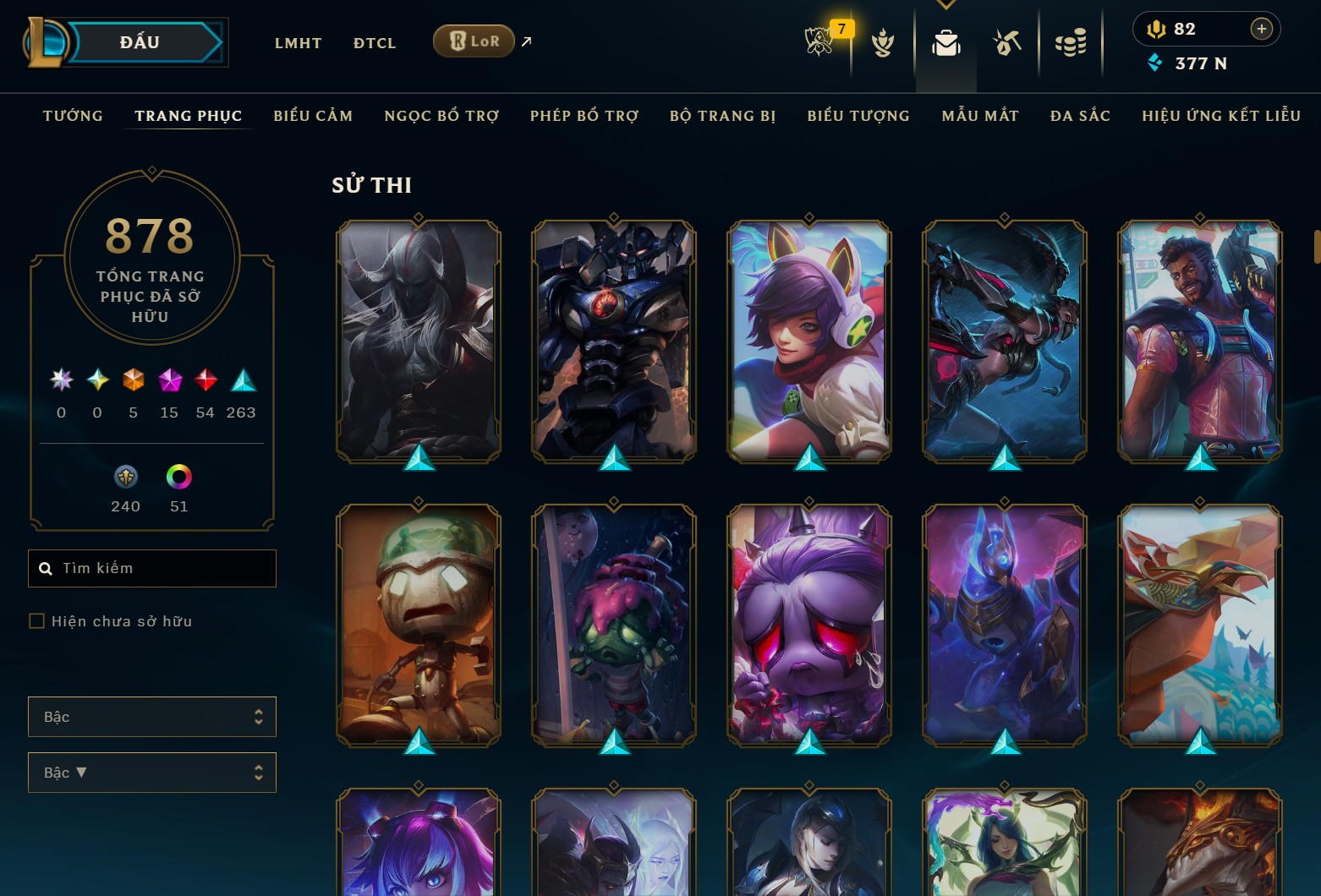Toggle the 'Hiện chưa sở hữu' checkbox
The width and height of the screenshot is (1321, 896).
37,620
